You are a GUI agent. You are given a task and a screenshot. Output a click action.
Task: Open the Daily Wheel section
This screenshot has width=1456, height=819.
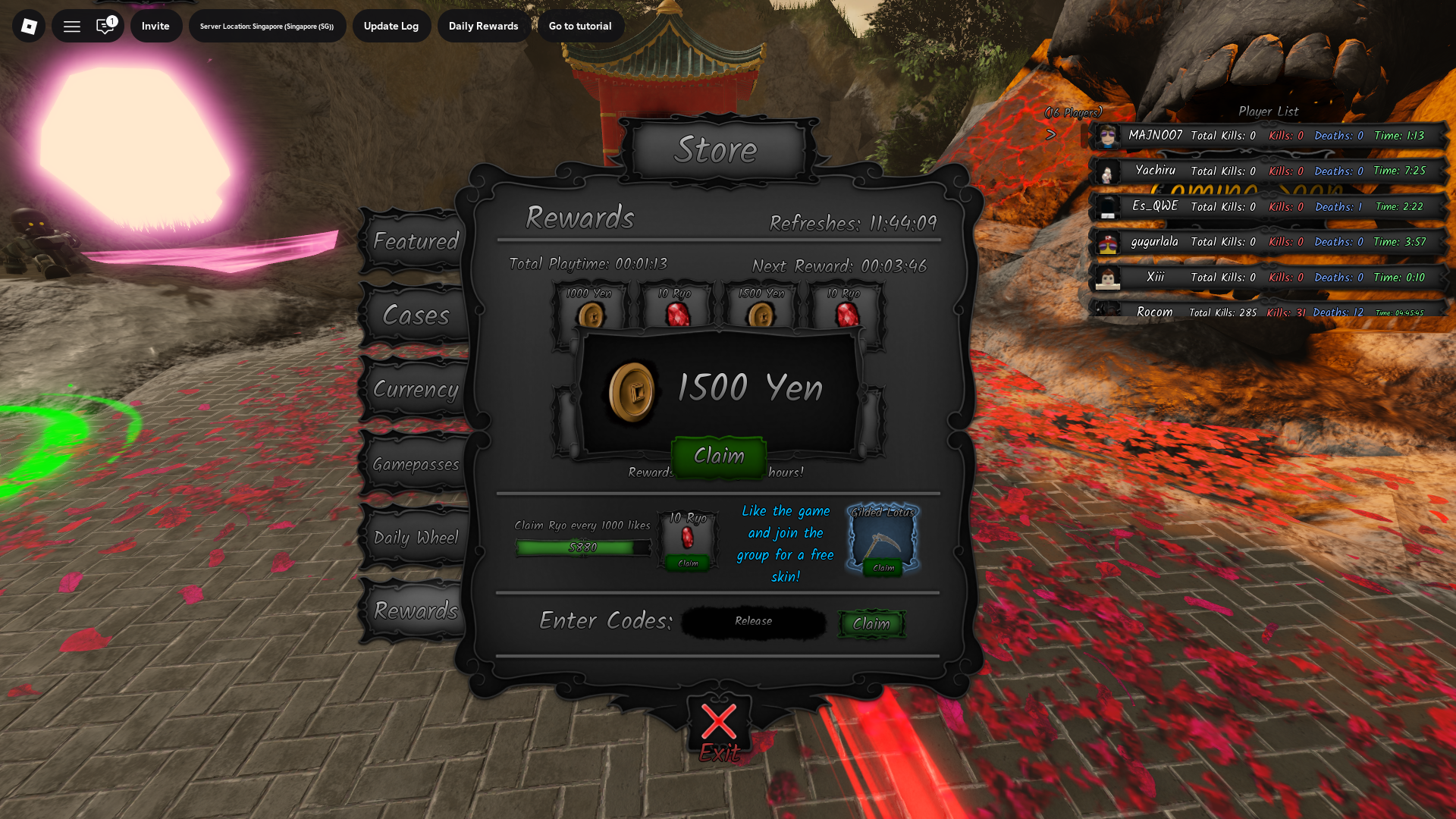coord(416,537)
